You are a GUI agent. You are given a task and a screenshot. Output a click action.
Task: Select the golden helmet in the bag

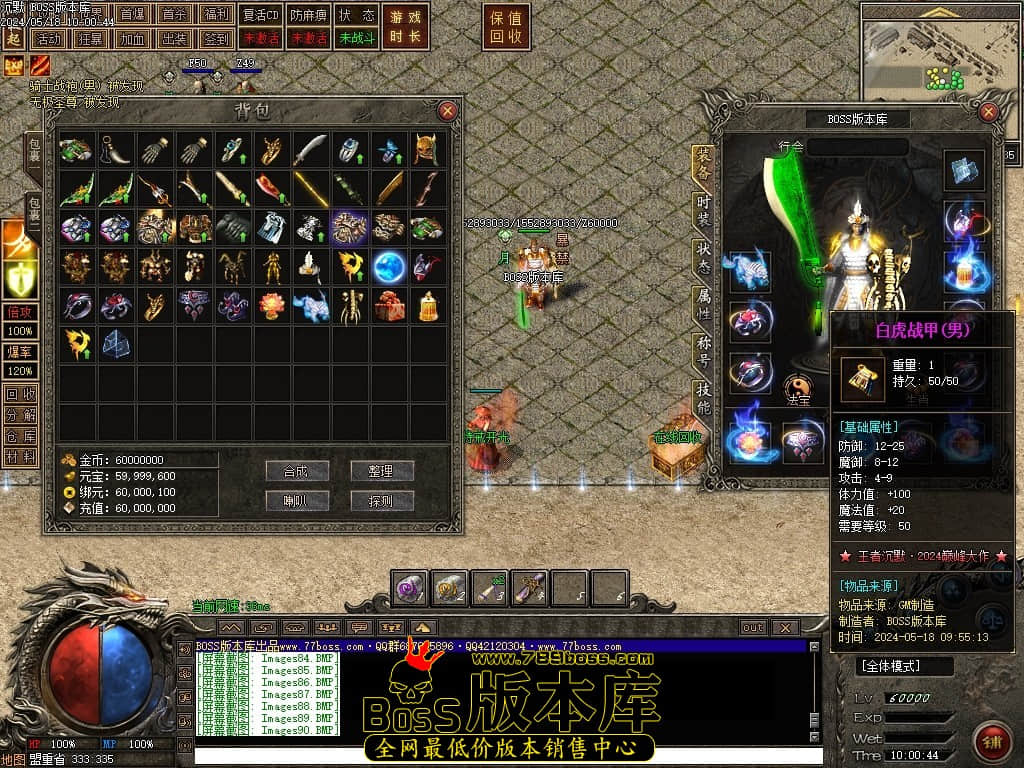(x=427, y=150)
